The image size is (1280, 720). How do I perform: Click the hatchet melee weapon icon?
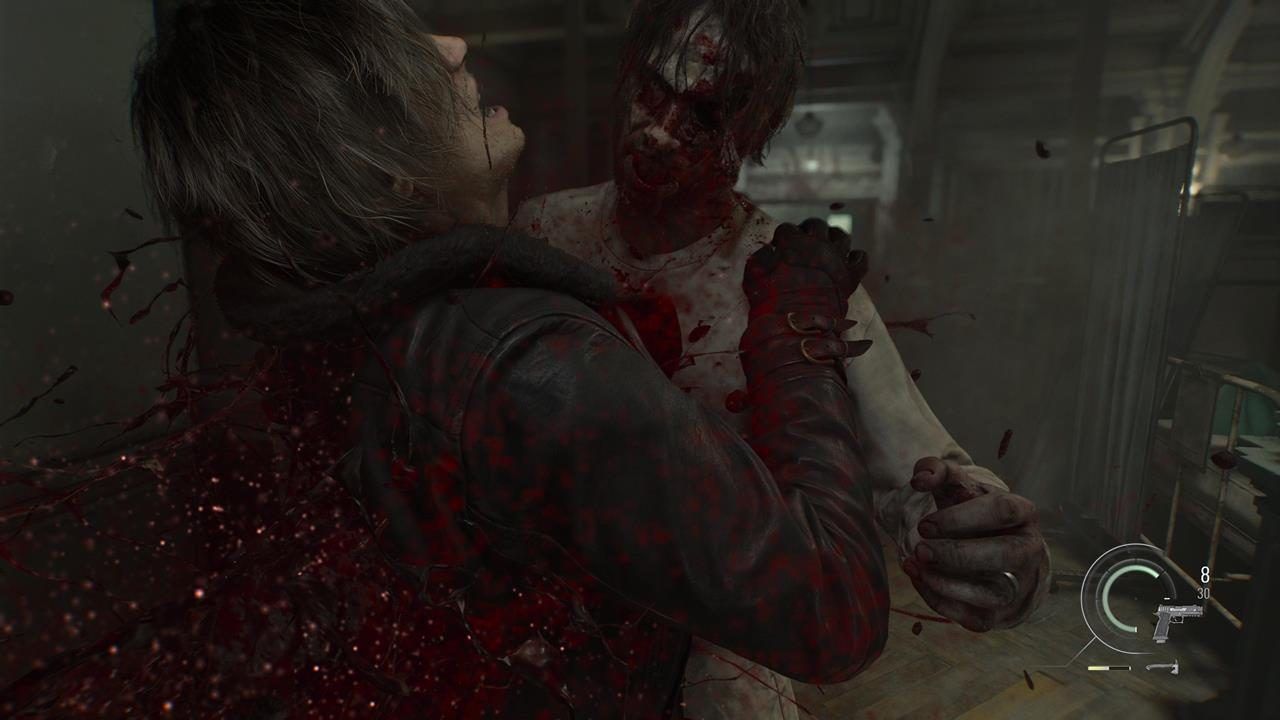pos(1161,667)
